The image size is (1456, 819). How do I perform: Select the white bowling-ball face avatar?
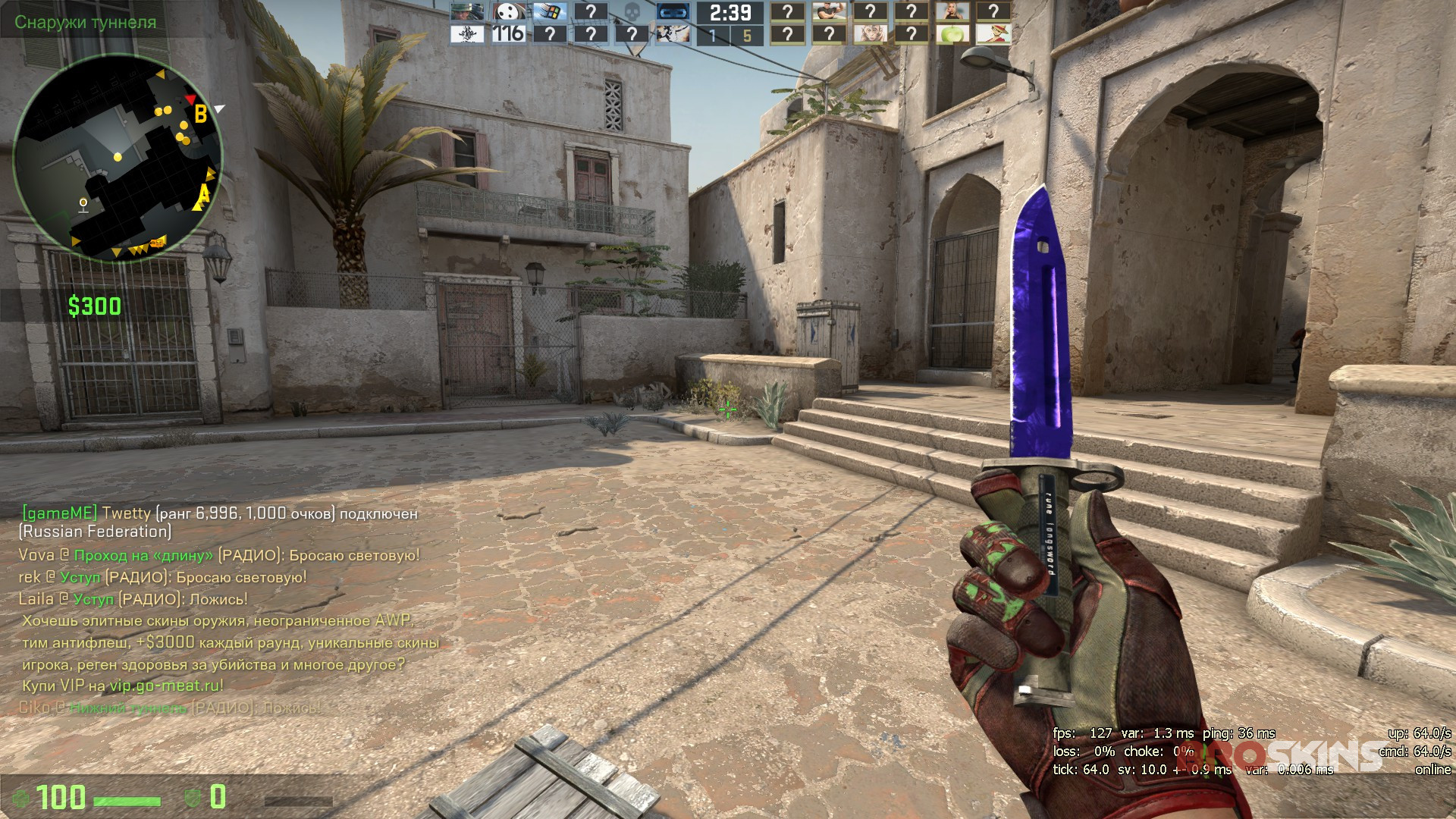coord(509,12)
